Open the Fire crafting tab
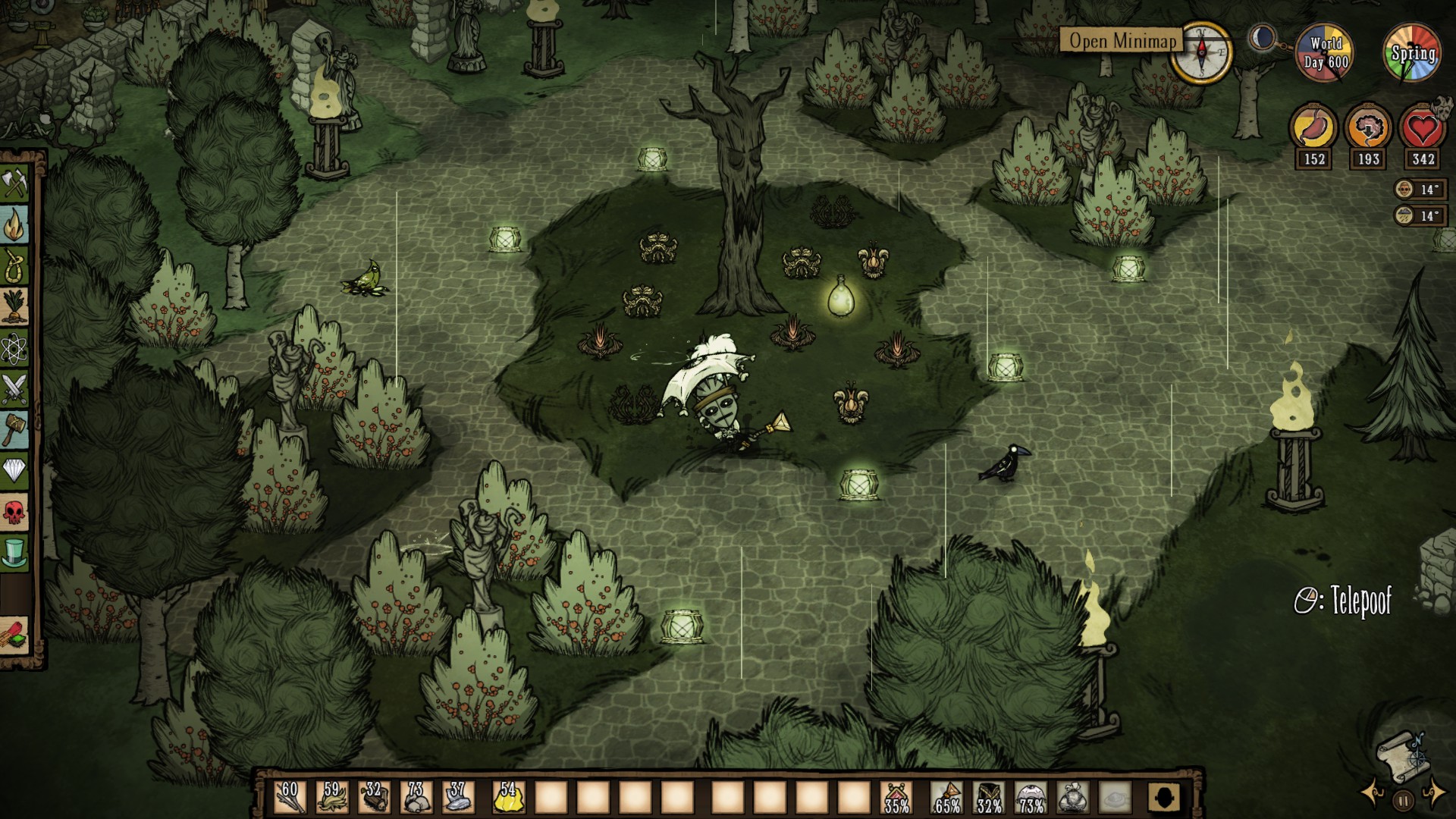1456x819 pixels. (14, 225)
